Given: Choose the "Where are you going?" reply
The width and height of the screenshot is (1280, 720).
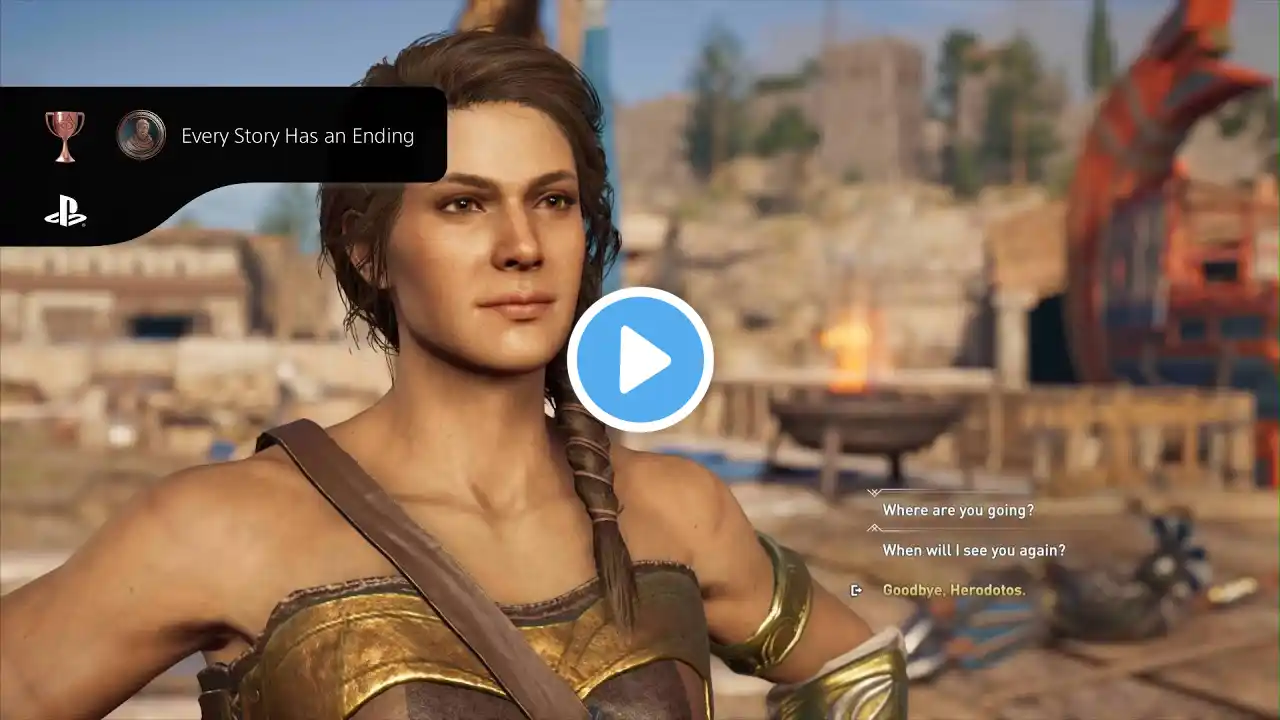Looking at the screenshot, I should pyautogui.click(x=957, y=510).
